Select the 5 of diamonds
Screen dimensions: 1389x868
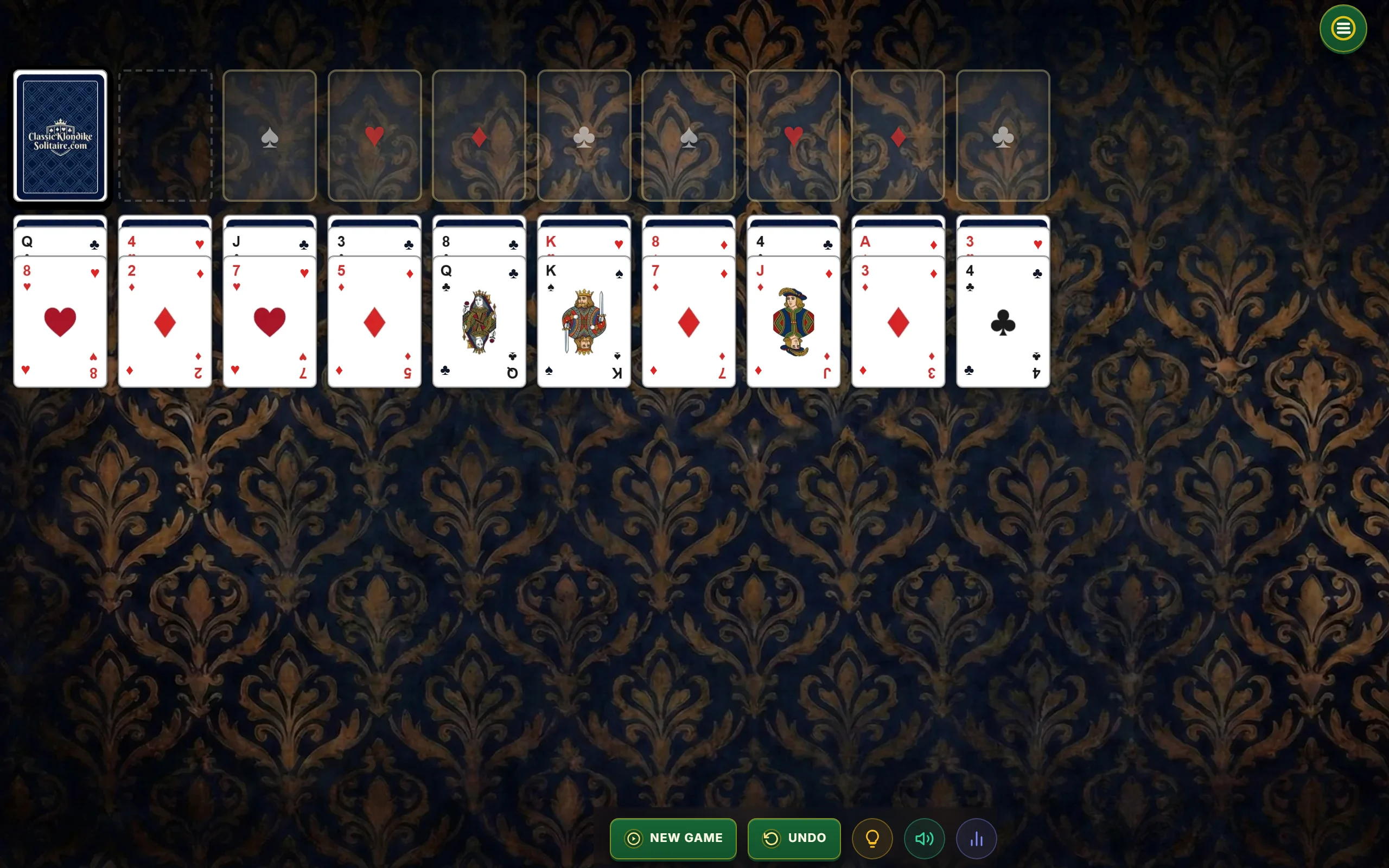pos(374,322)
